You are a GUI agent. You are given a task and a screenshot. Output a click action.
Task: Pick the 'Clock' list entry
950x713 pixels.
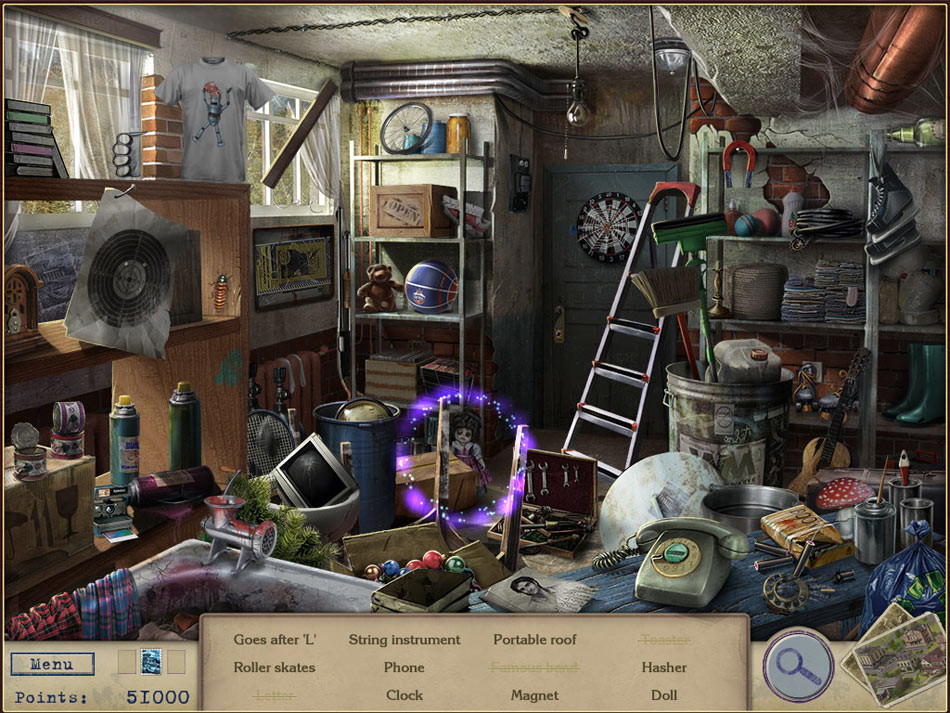404,695
